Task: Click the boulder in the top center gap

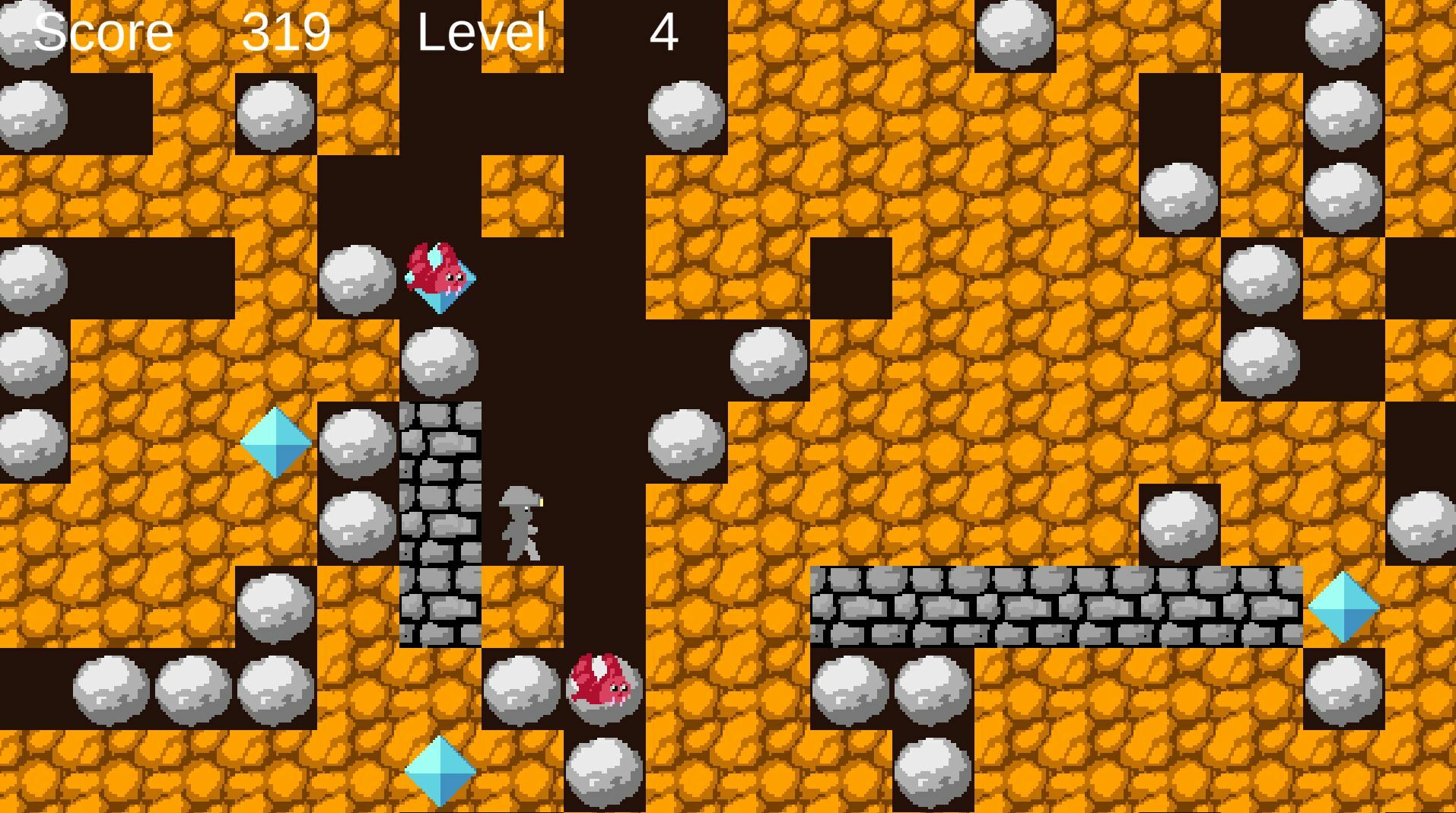Action: (x=684, y=114)
